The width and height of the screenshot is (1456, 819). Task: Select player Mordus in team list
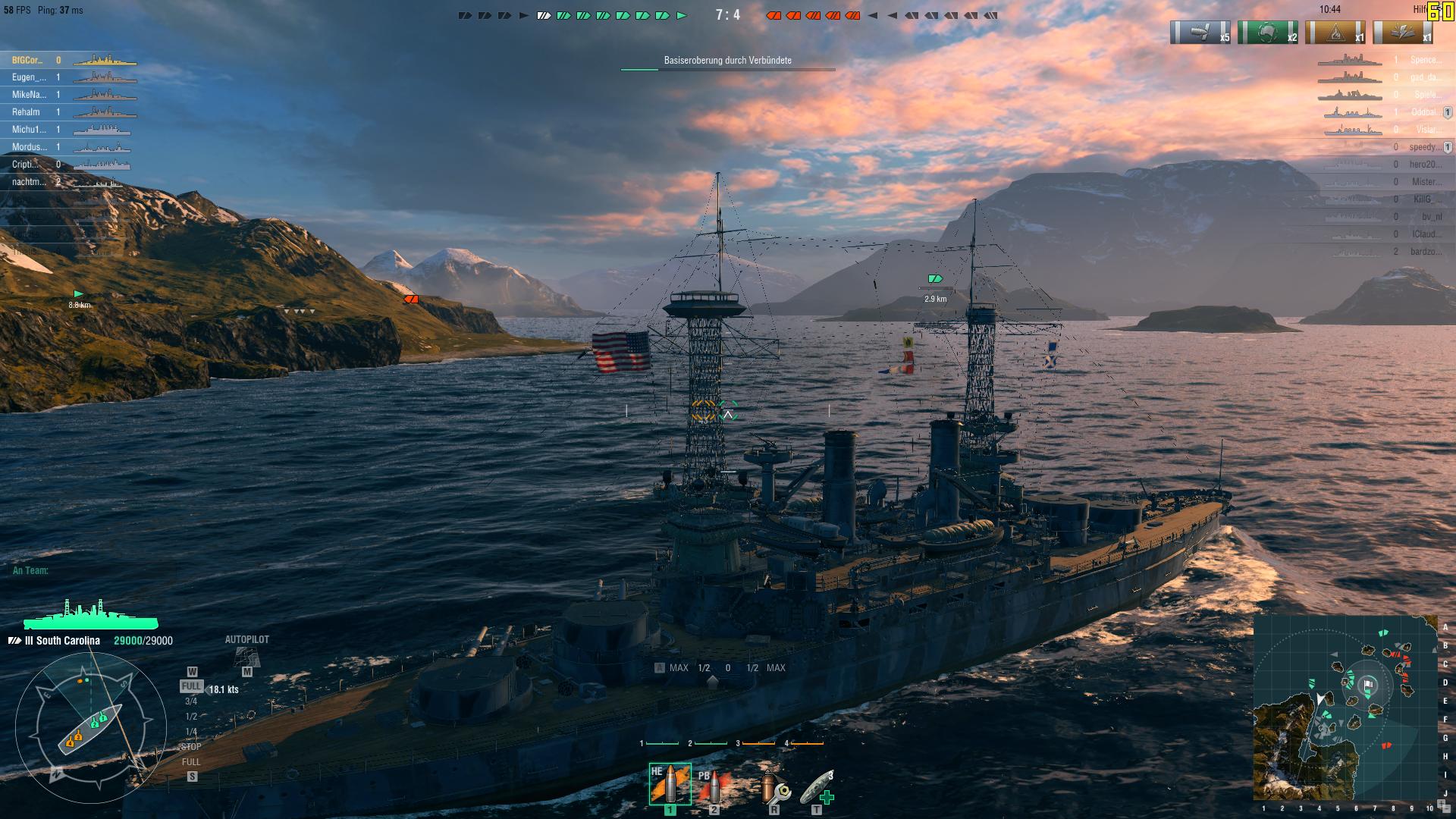29,147
